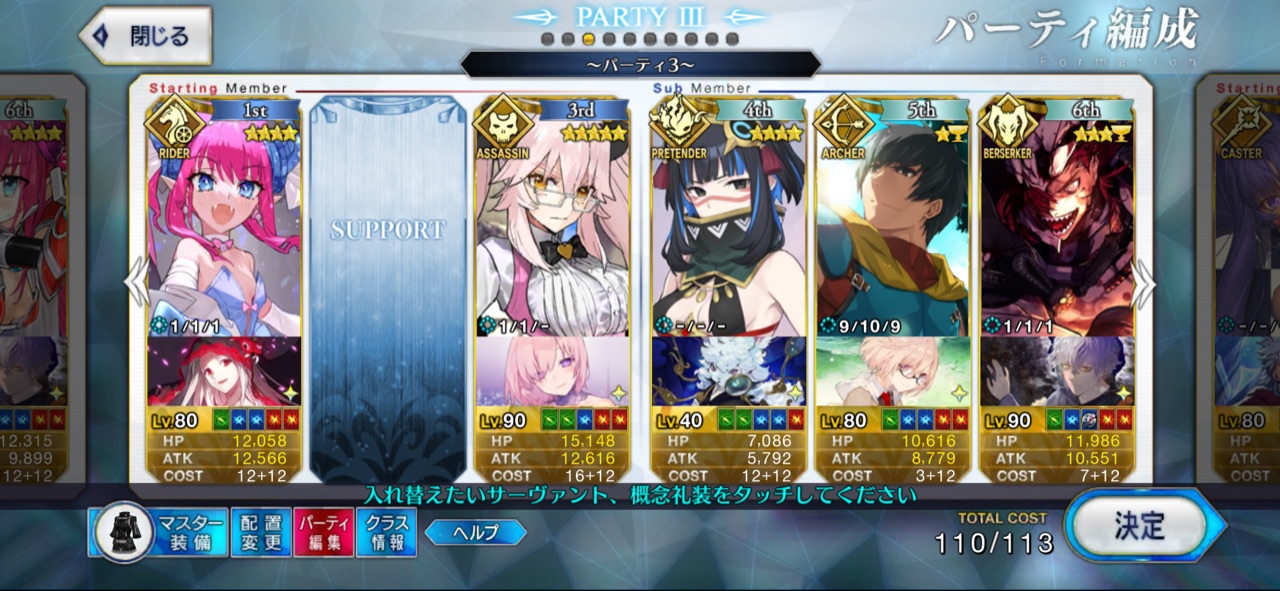Tap the Archer's blonde glasses craft essence
1280x591 pixels.
pyautogui.click(x=892, y=371)
